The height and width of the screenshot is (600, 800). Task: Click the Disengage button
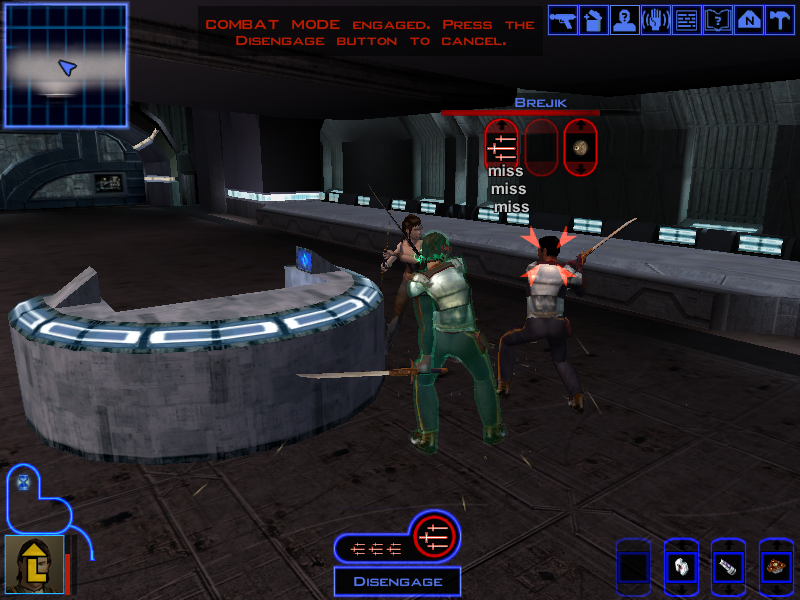point(397,581)
